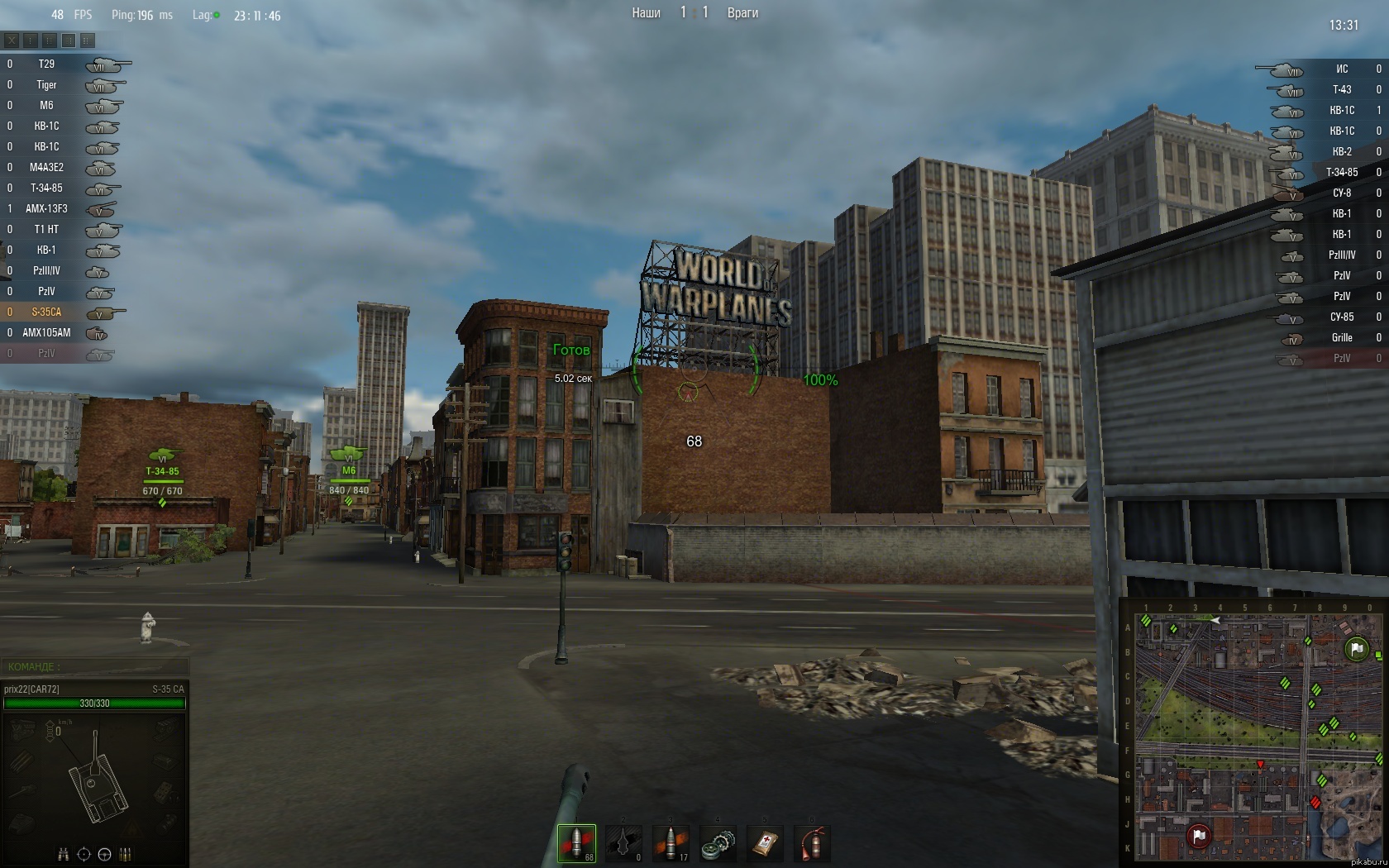Switch to the two-column roster display mode
The height and width of the screenshot is (868, 1389).
(87, 40)
